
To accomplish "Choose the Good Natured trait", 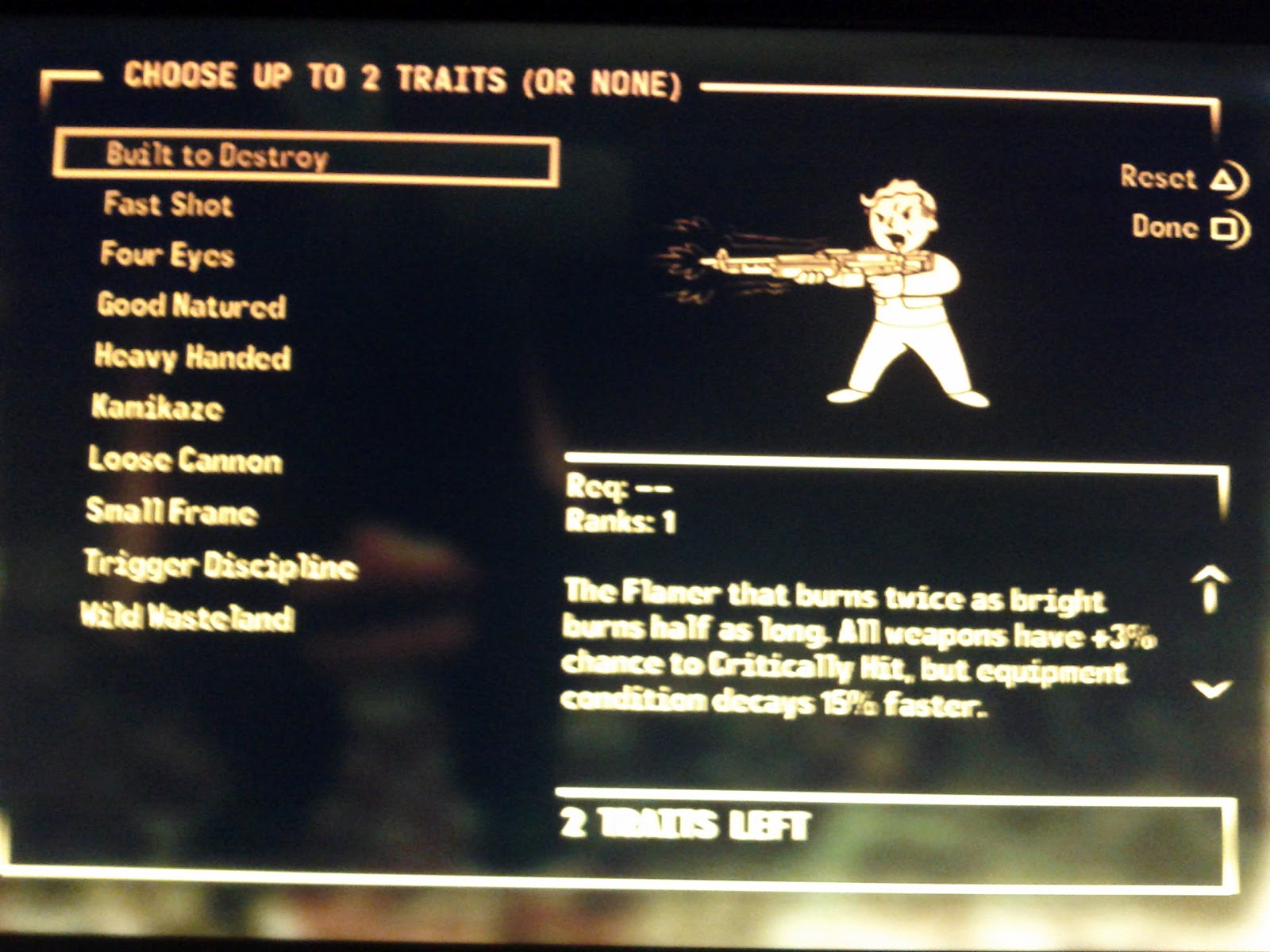I will (x=192, y=307).
